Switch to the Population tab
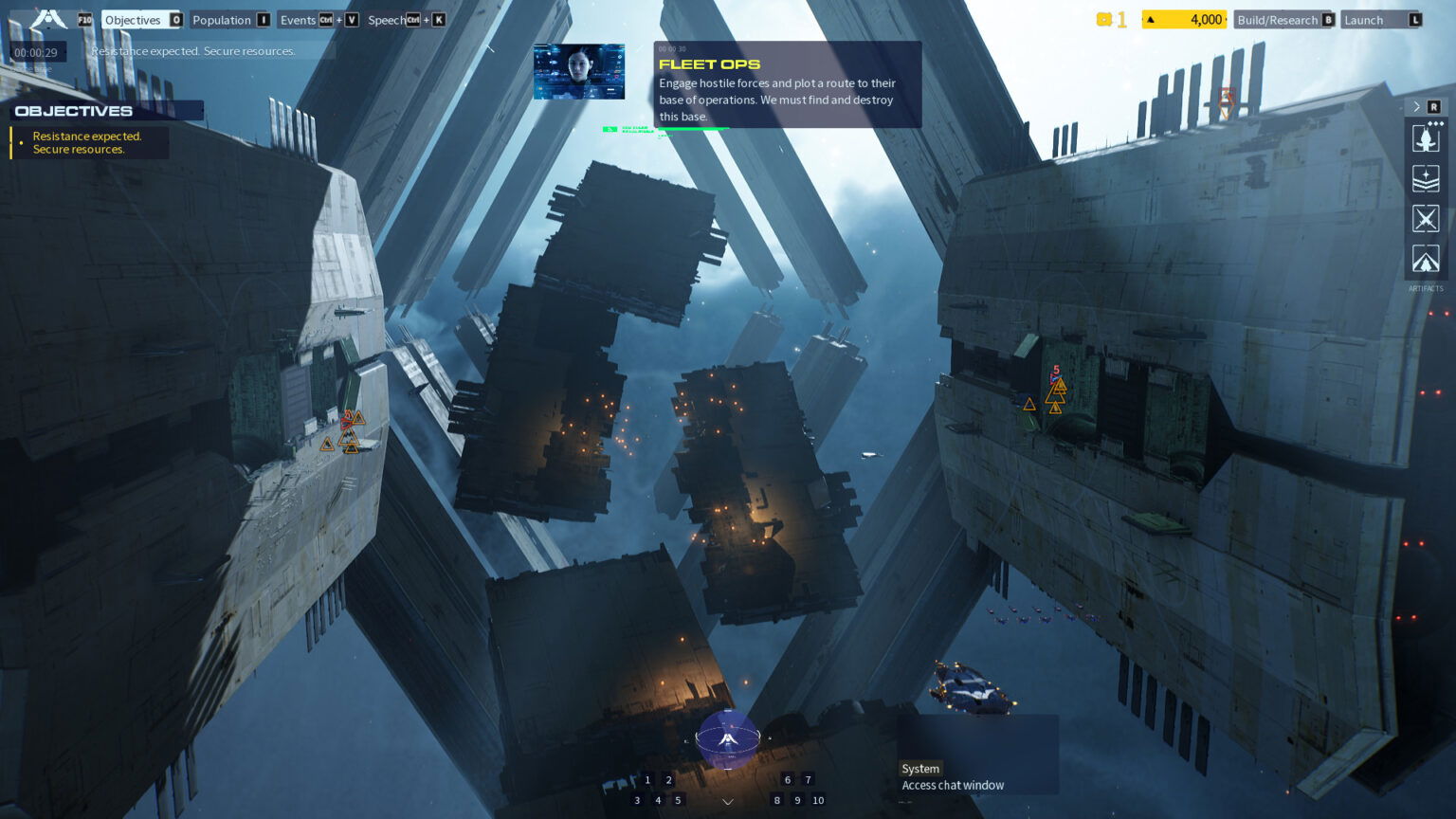The image size is (1456, 819). pyautogui.click(x=222, y=20)
